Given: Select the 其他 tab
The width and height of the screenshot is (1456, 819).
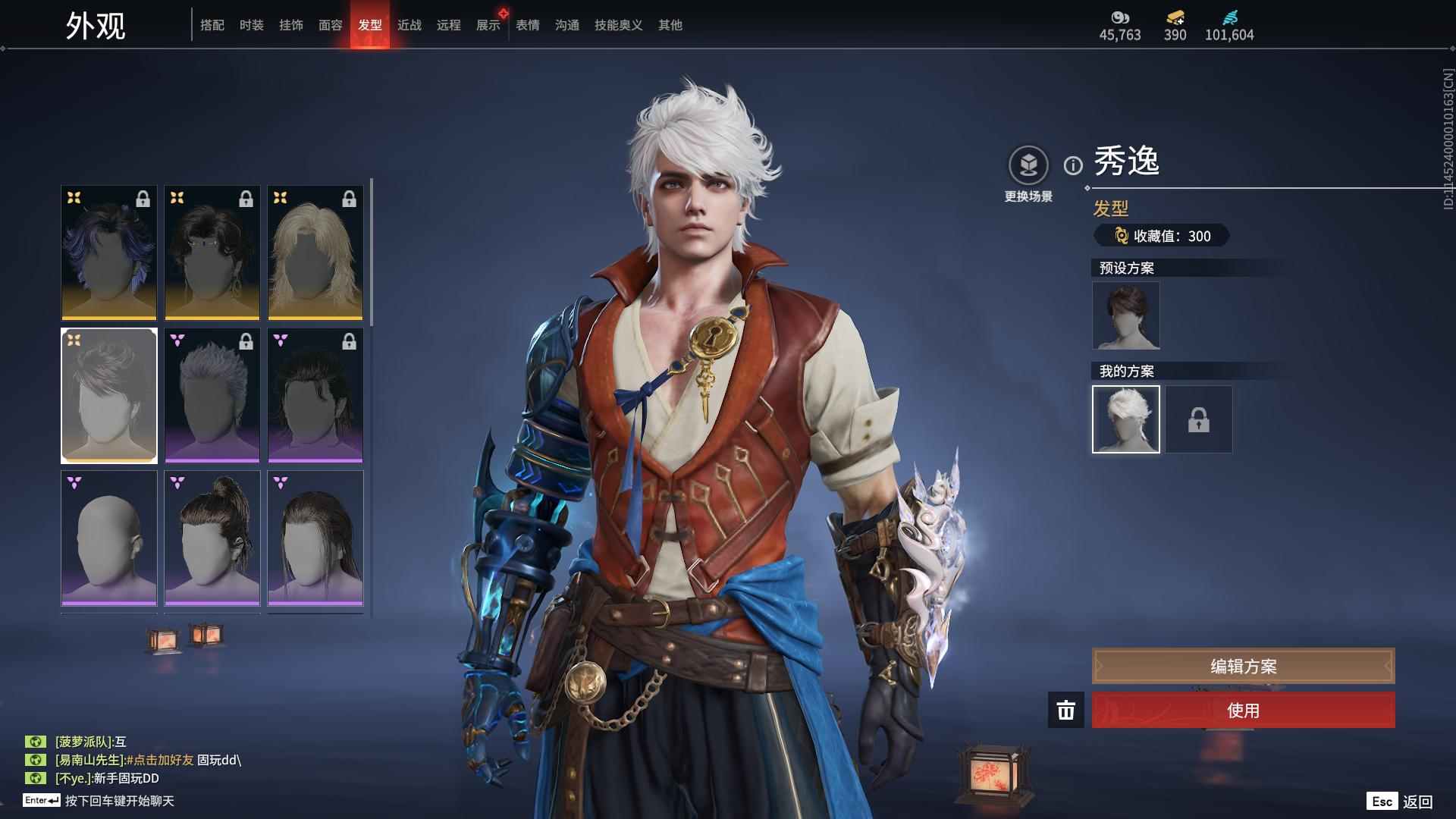Looking at the screenshot, I should tap(670, 25).
